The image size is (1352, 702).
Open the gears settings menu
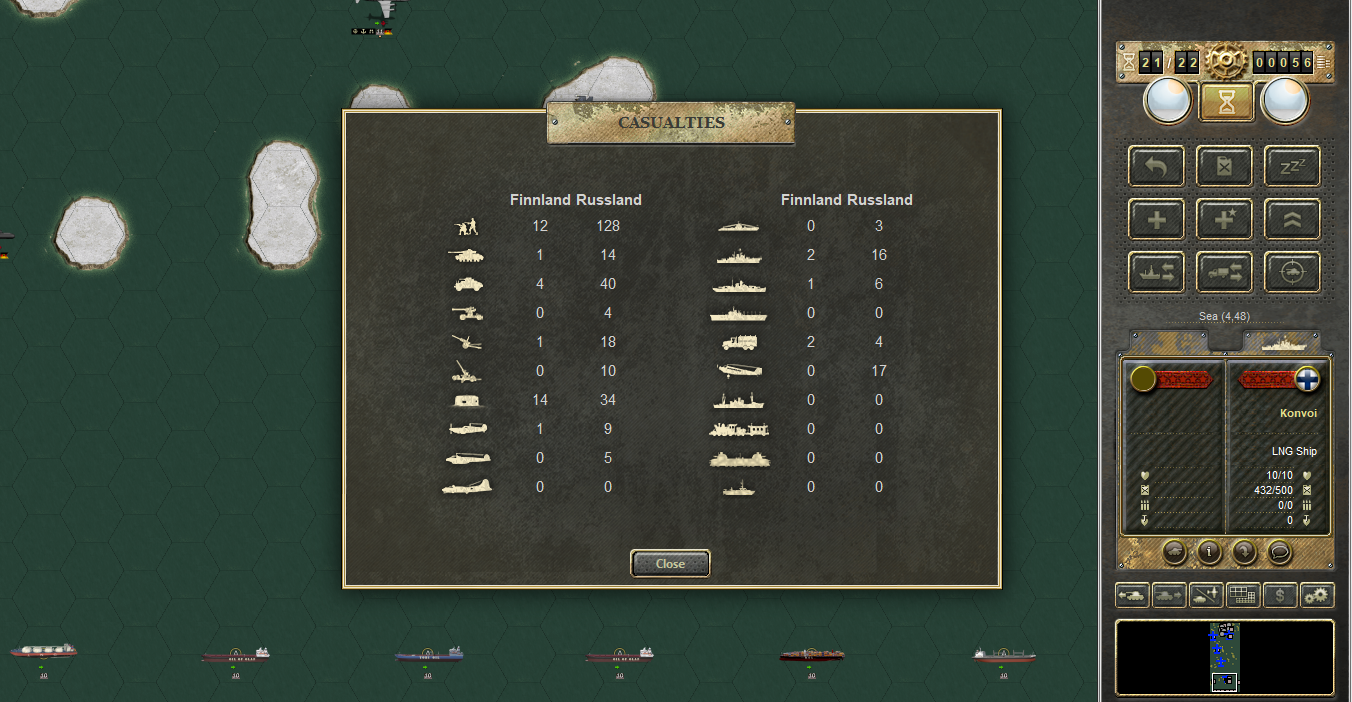tap(1317, 595)
